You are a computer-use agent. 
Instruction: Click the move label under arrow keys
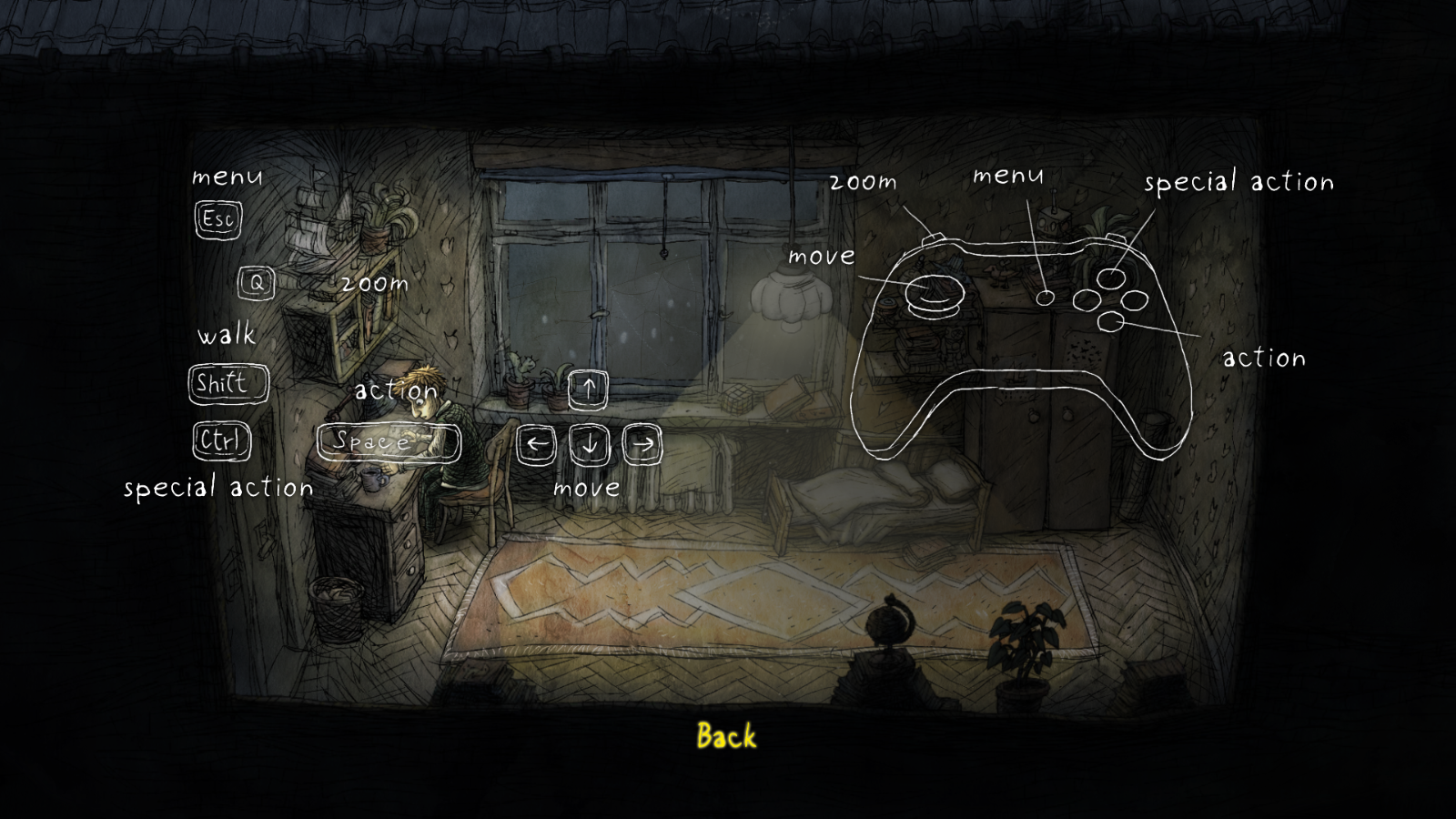coord(586,489)
